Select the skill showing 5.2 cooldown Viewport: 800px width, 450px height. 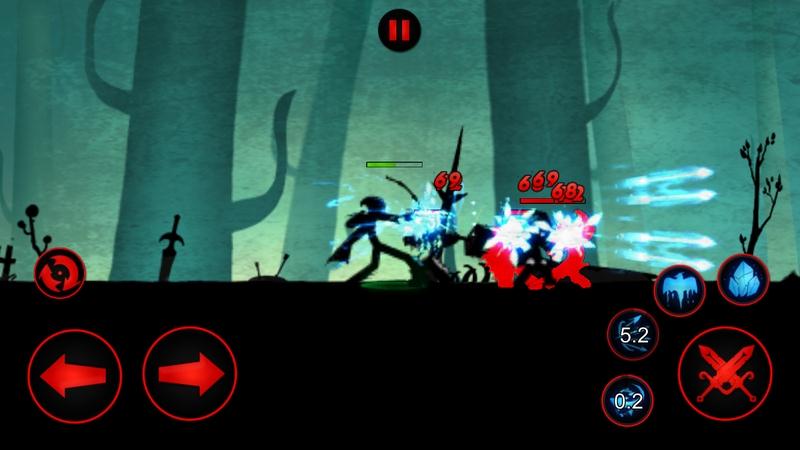633,335
